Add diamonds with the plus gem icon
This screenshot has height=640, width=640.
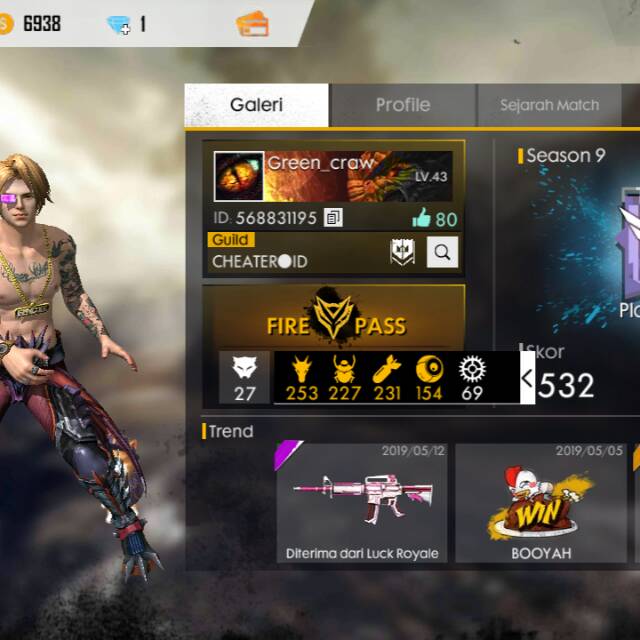119,24
